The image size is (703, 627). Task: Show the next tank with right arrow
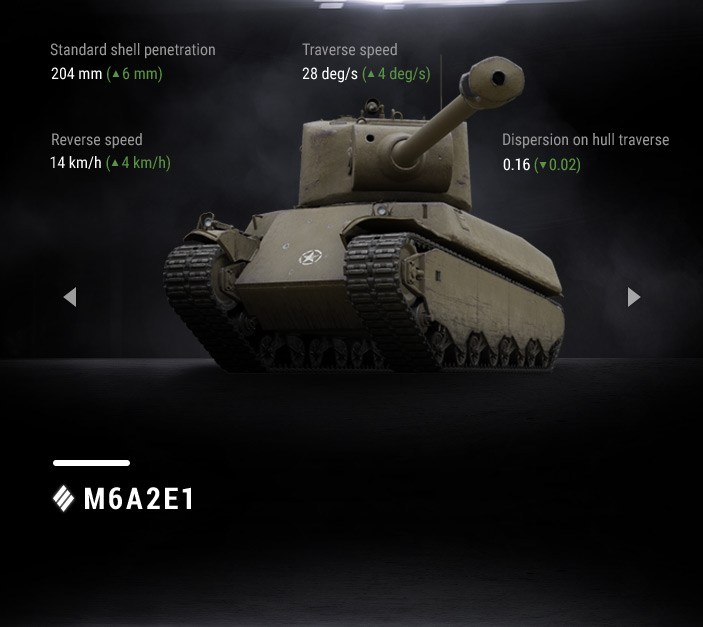pyautogui.click(x=633, y=297)
